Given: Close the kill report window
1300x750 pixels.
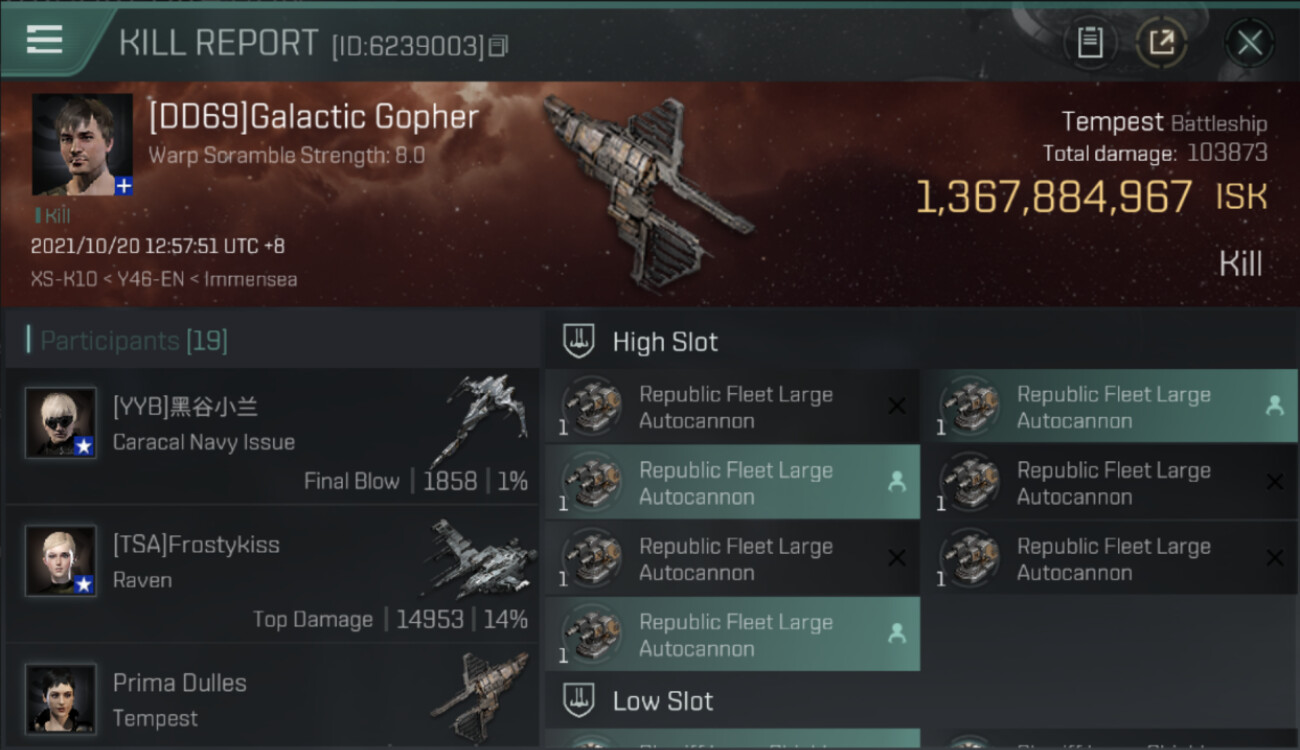Looking at the screenshot, I should (1249, 42).
